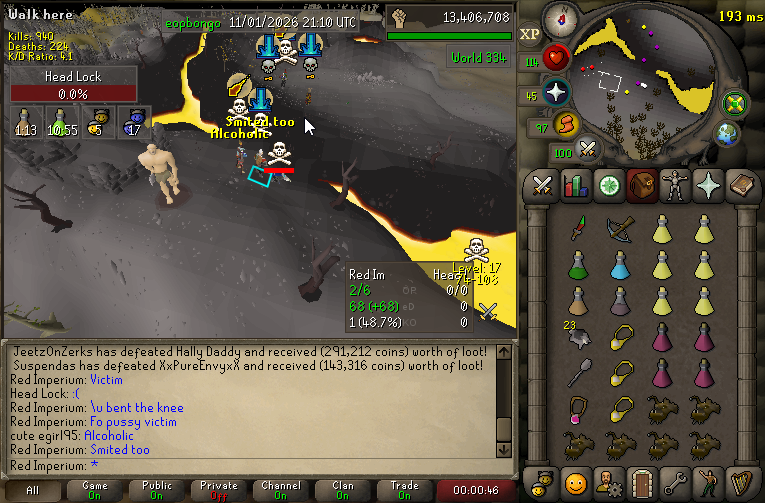Click the Private chat filter button
The height and width of the screenshot is (503, 765).
(x=219, y=490)
